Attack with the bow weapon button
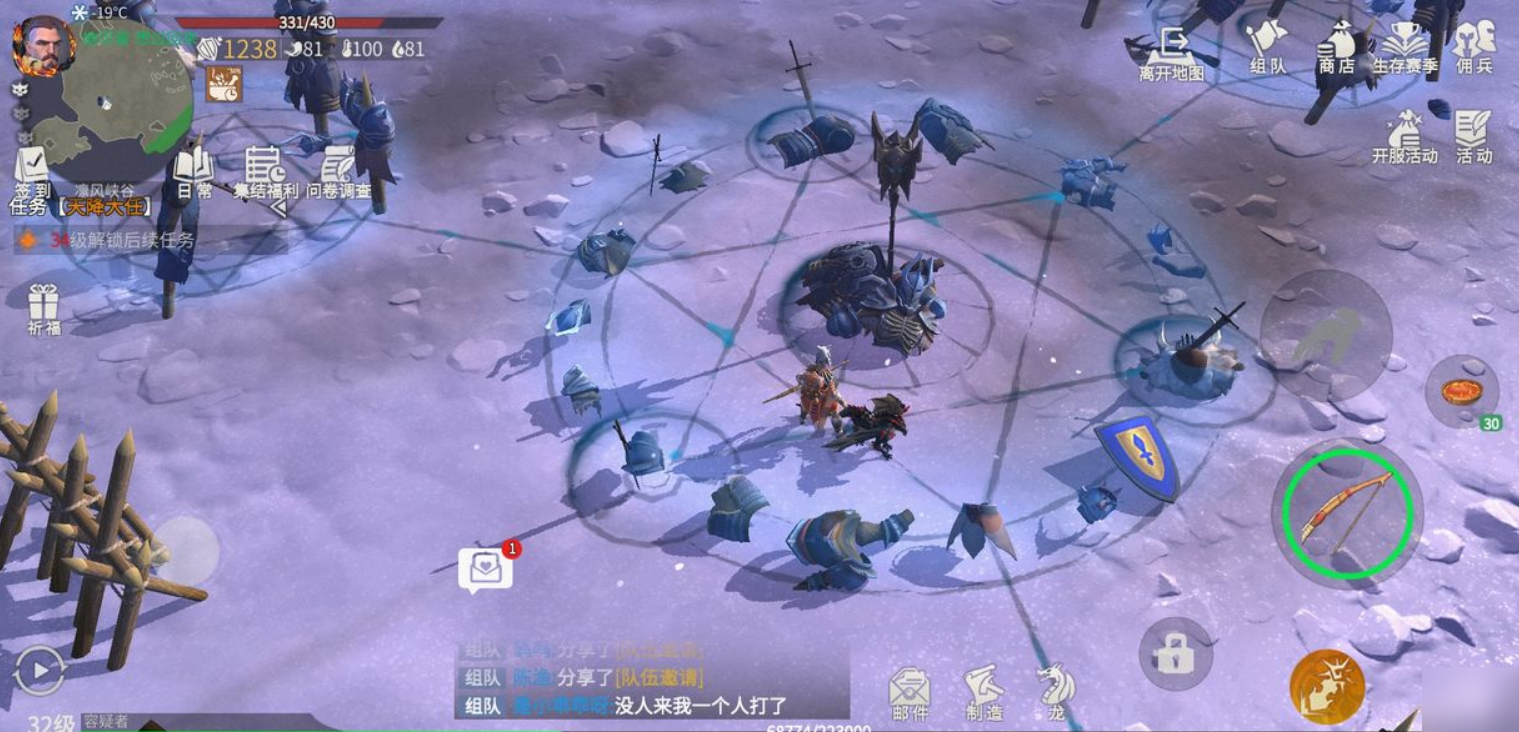The height and width of the screenshot is (732, 1519). coord(1346,514)
